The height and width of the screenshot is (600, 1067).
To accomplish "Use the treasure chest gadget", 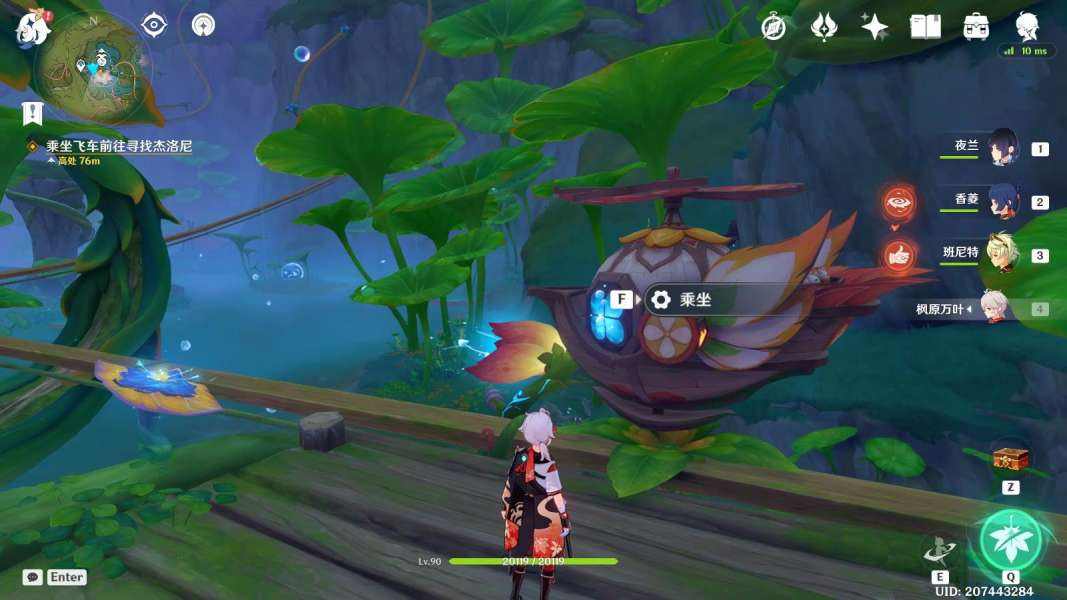I will 1010,460.
